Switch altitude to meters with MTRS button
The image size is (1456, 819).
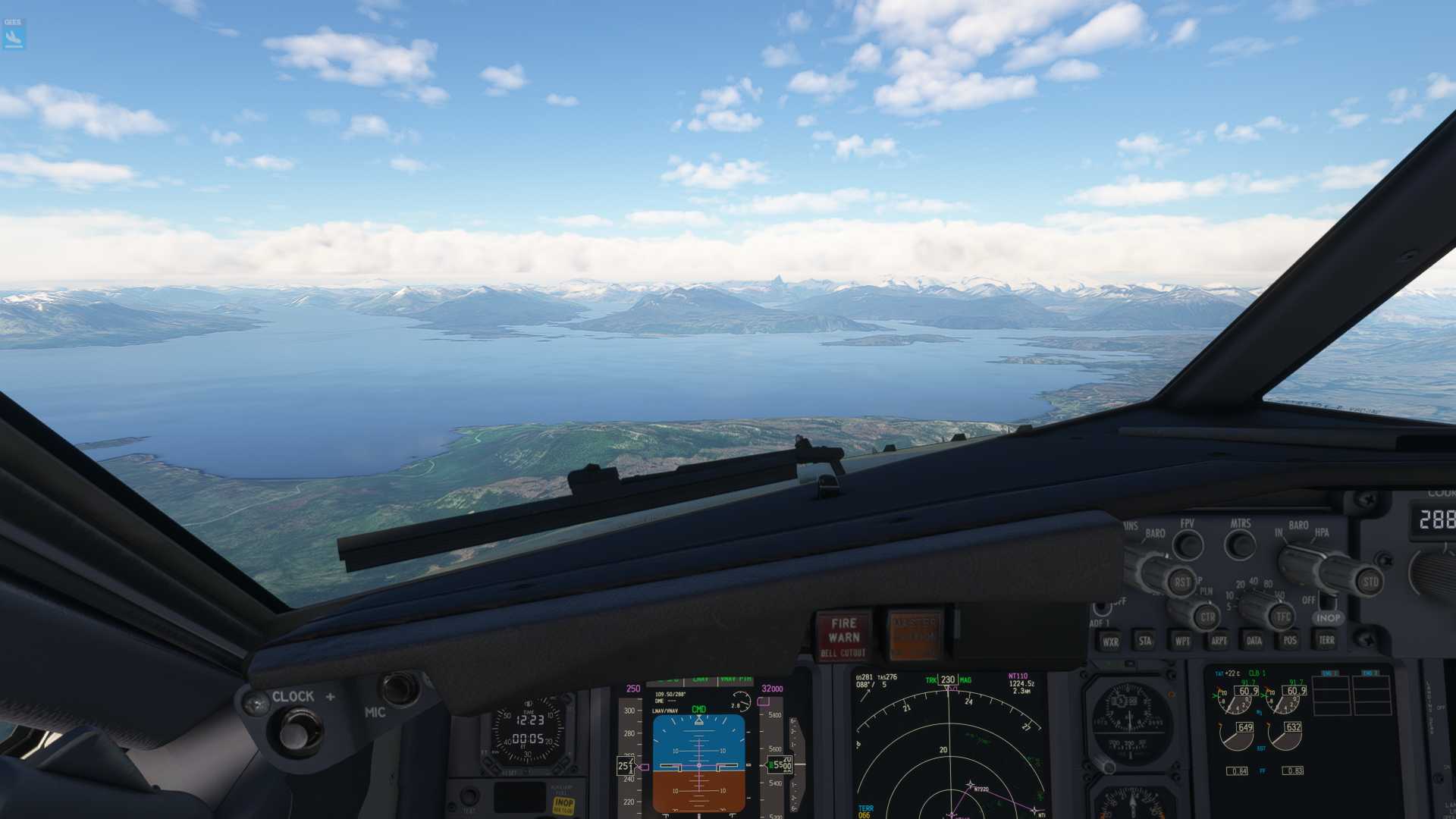pyautogui.click(x=1241, y=544)
